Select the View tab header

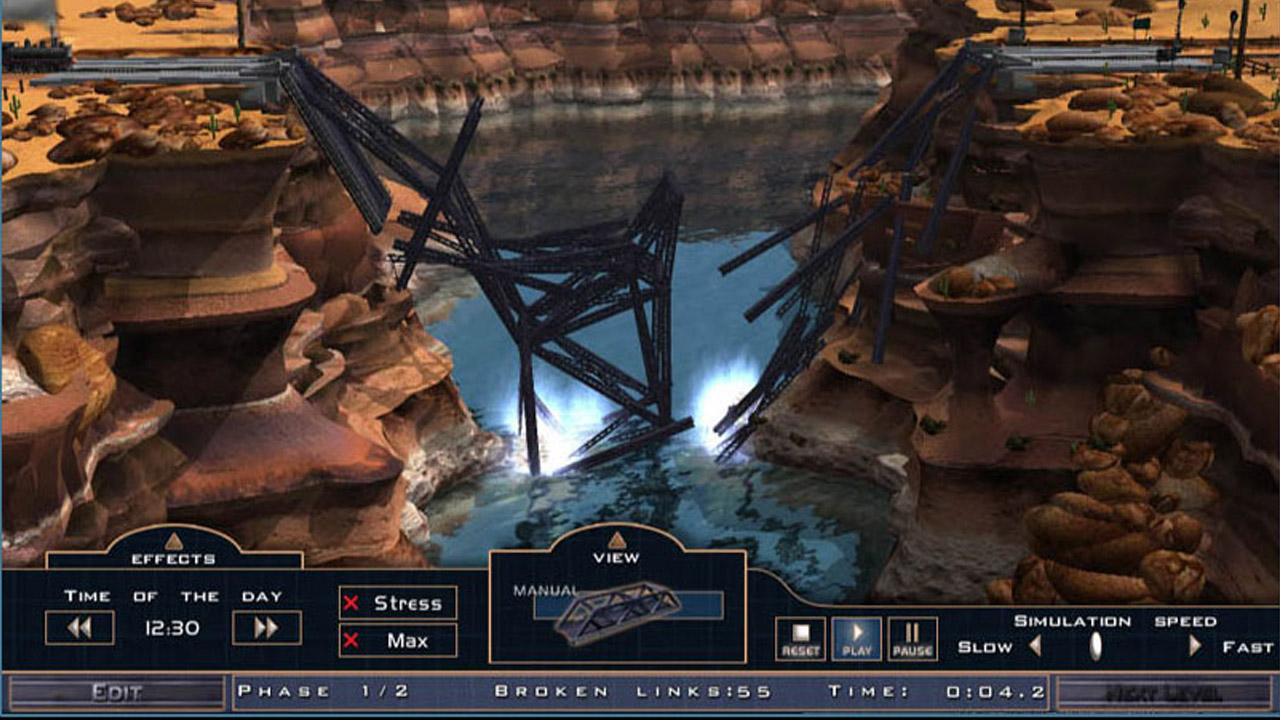pyautogui.click(x=617, y=555)
